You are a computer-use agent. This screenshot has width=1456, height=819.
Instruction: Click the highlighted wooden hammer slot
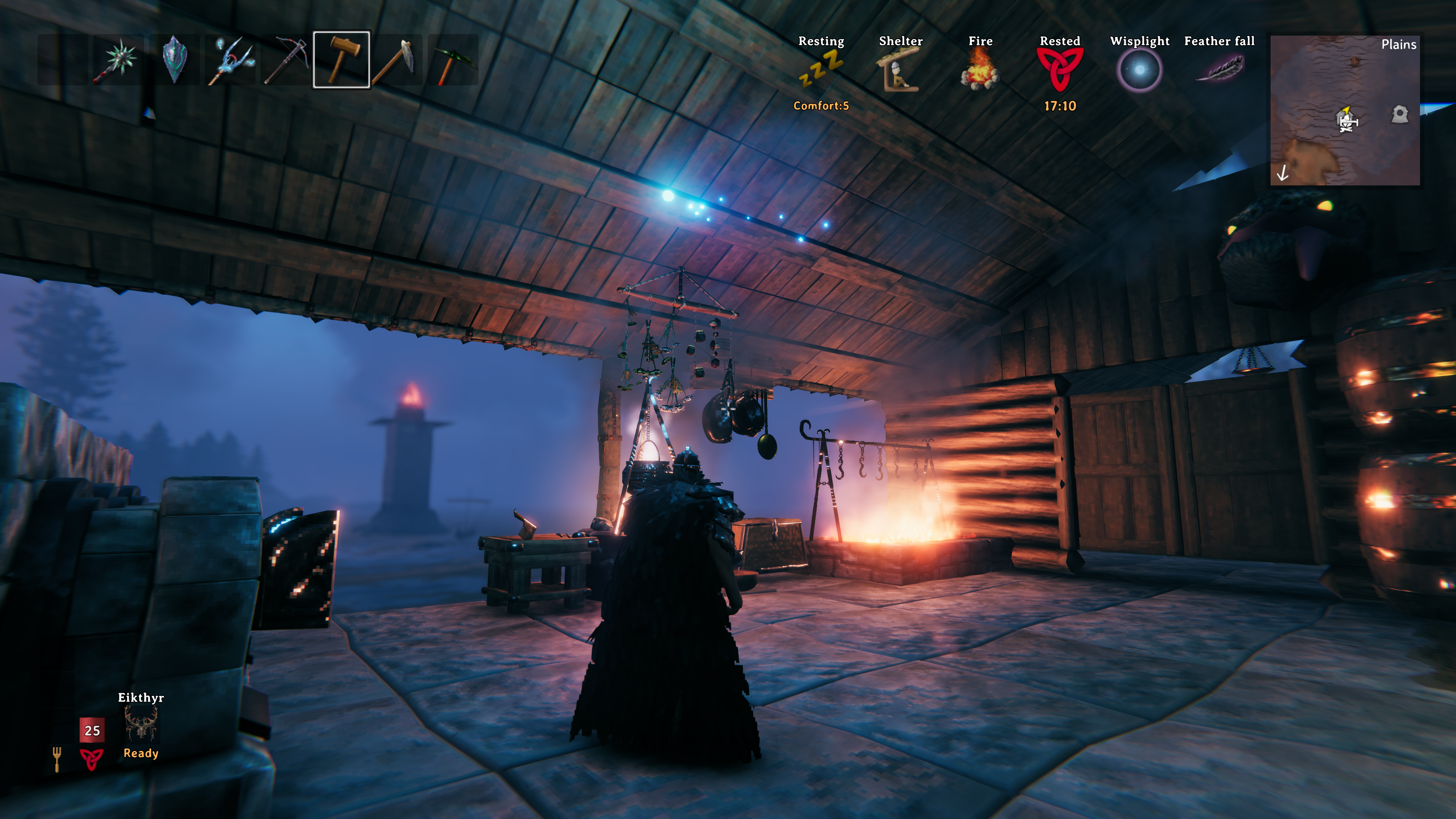(x=341, y=60)
